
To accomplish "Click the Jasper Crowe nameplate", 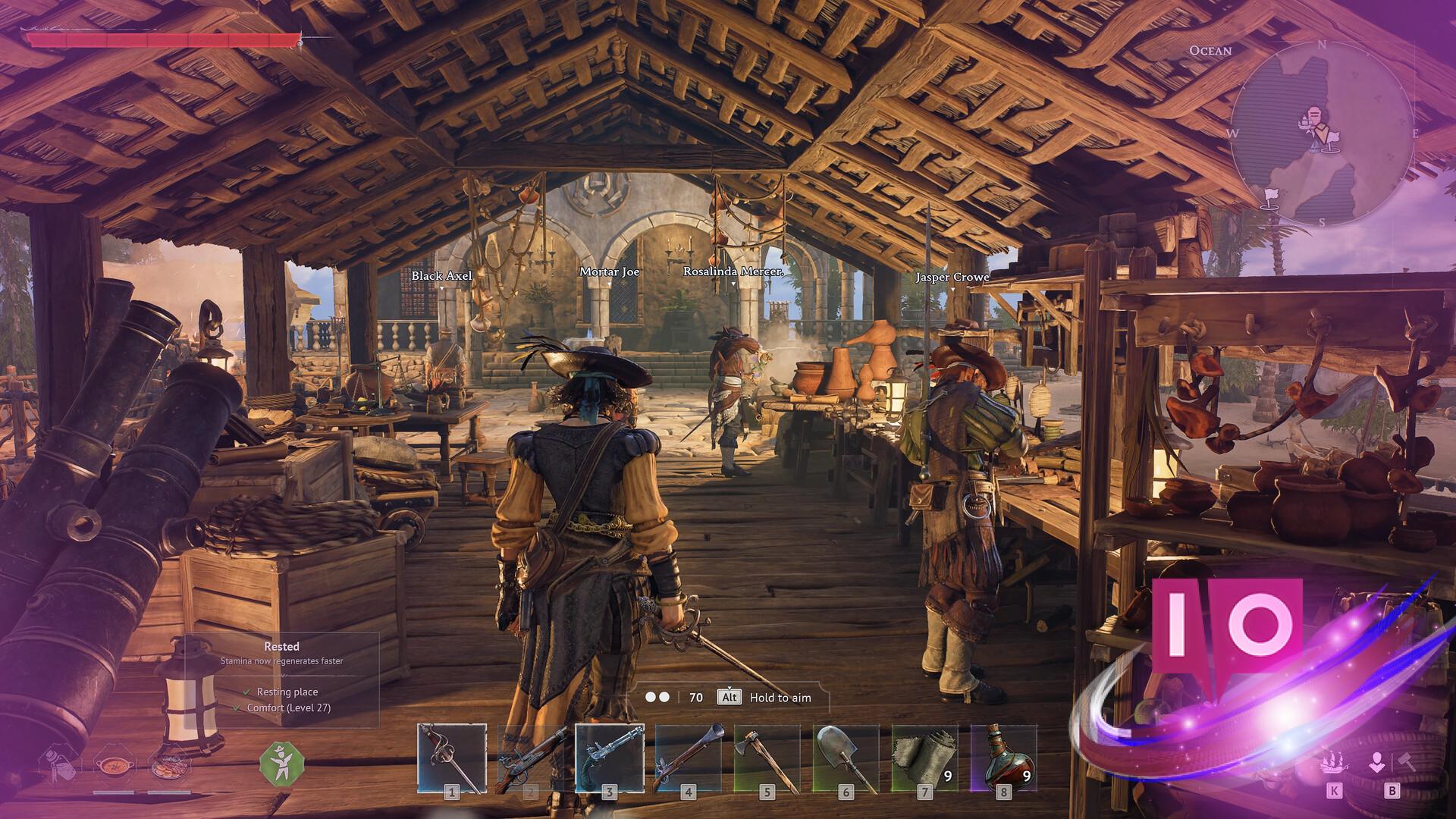I will click(952, 278).
